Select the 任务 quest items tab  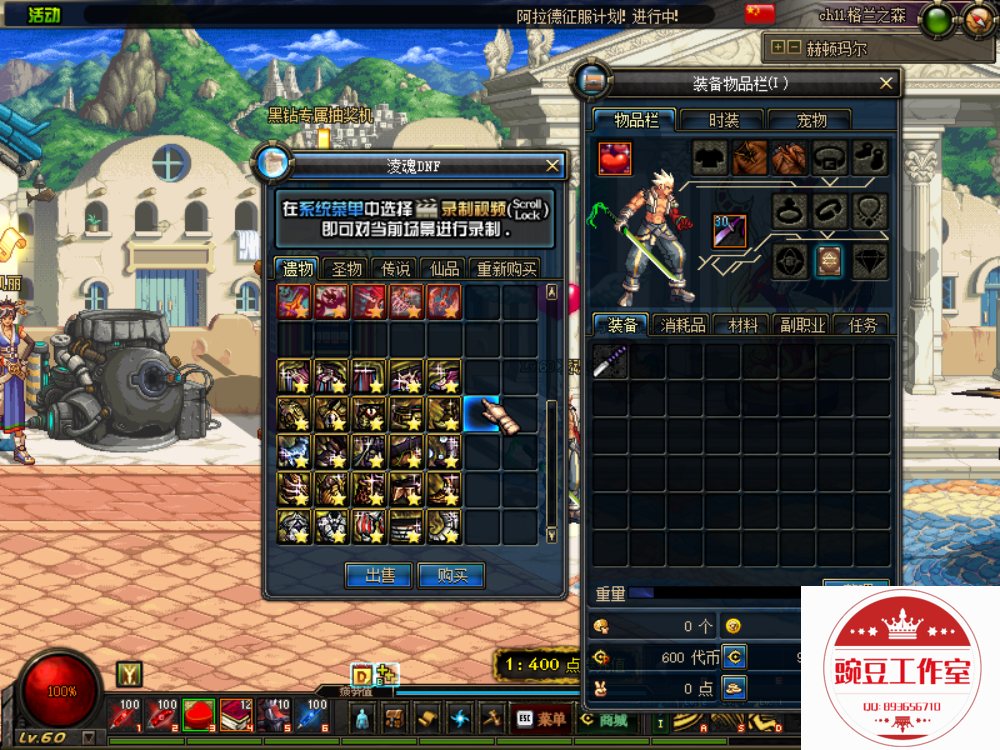click(862, 325)
